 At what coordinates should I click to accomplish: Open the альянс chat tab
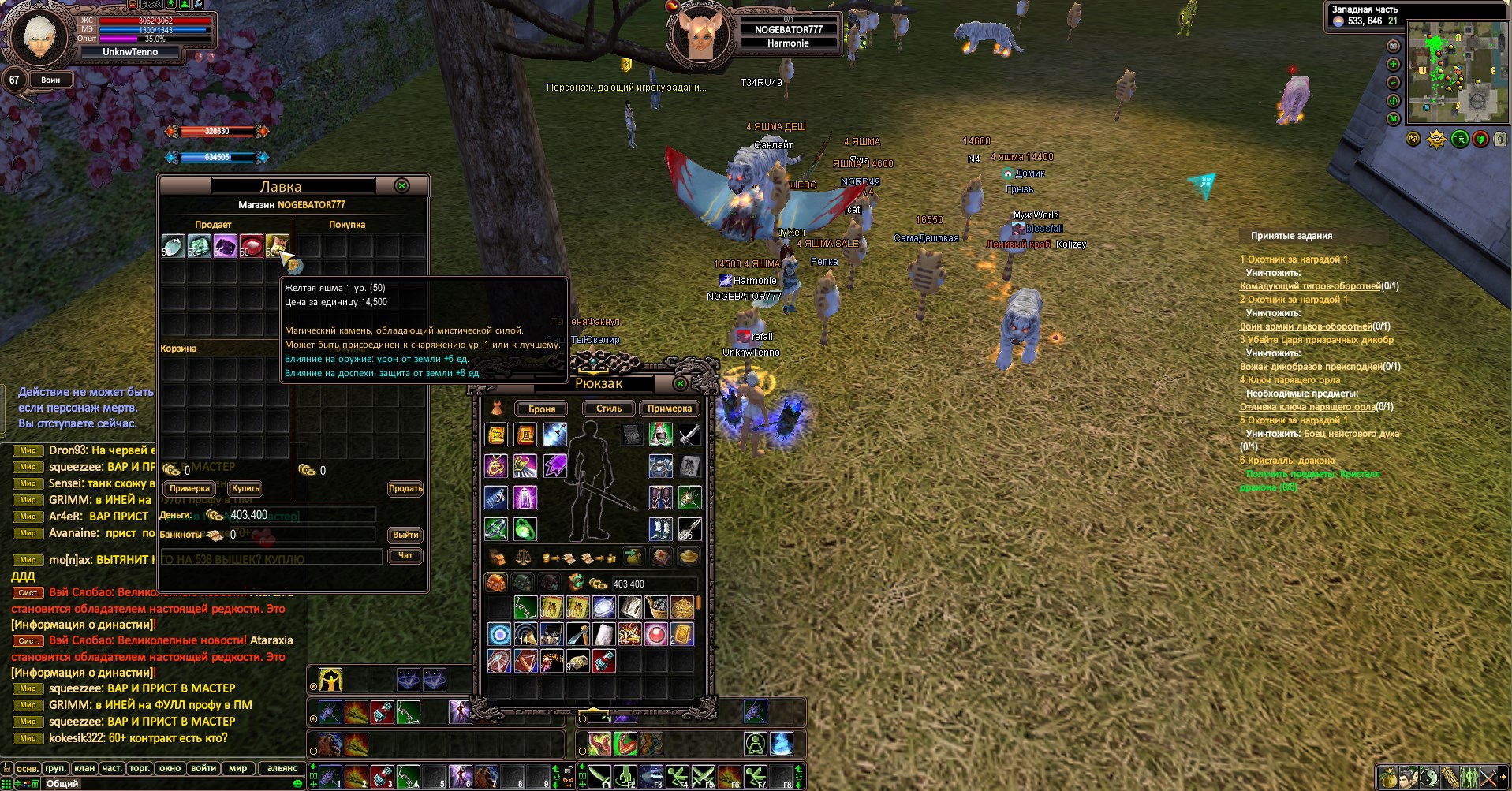[282, 768]
